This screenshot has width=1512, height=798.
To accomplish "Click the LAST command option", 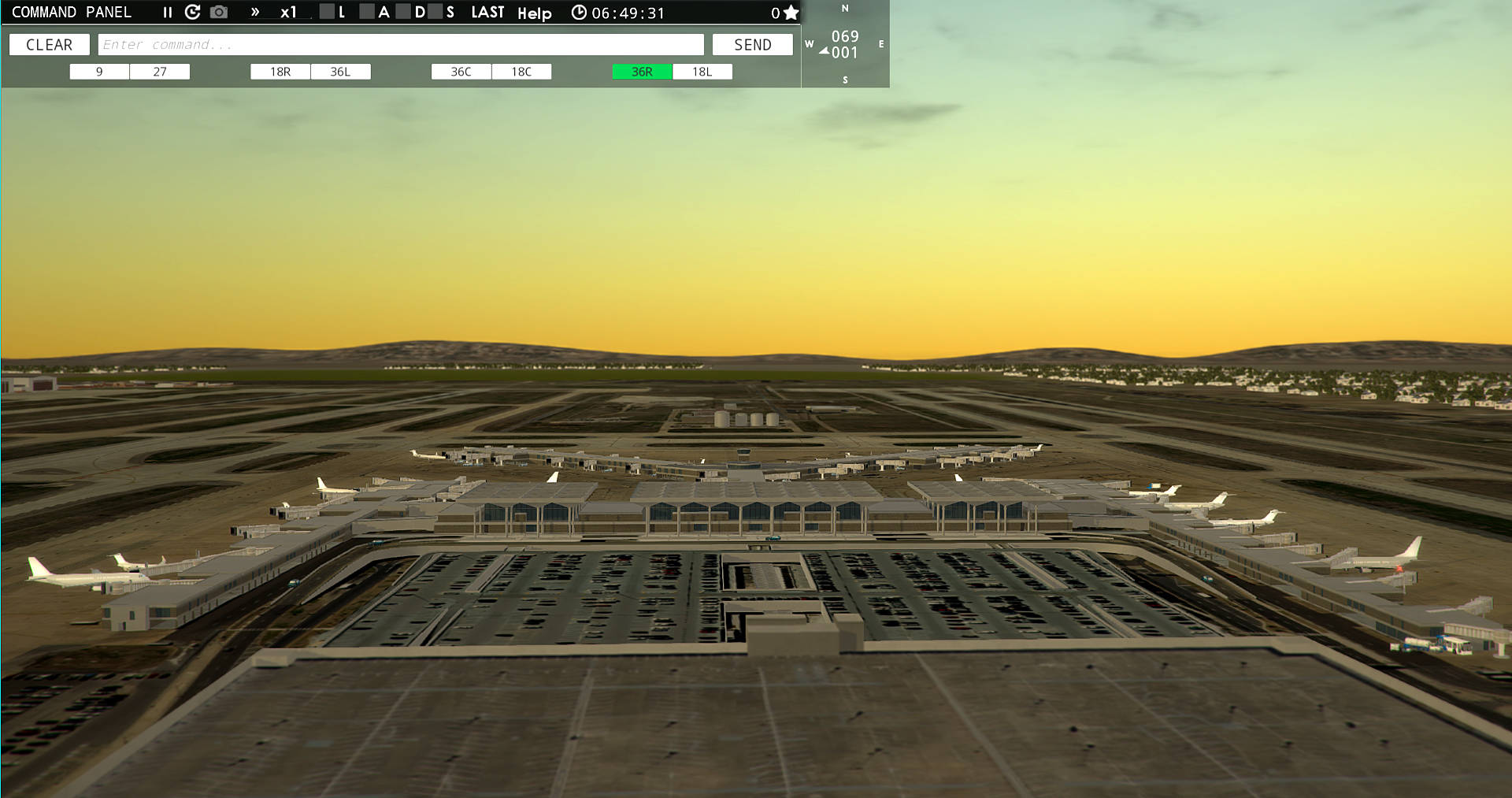I will [x=488, y=12].
